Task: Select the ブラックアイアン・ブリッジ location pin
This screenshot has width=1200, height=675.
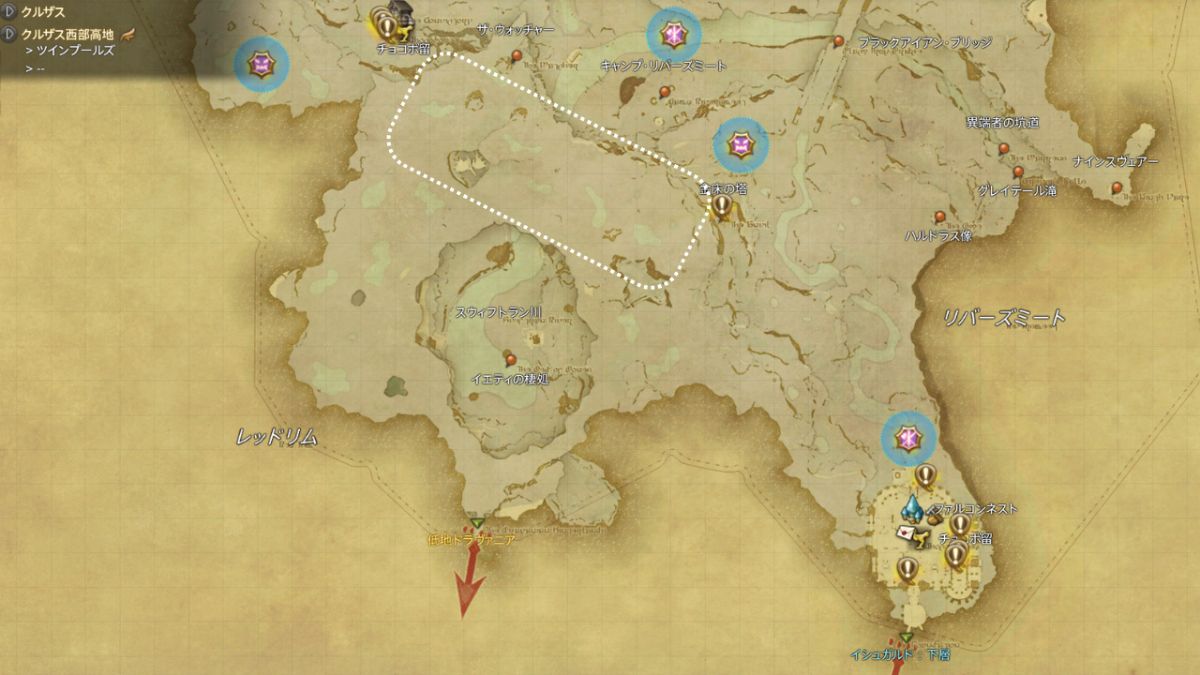Action: [x=839, y=42]
